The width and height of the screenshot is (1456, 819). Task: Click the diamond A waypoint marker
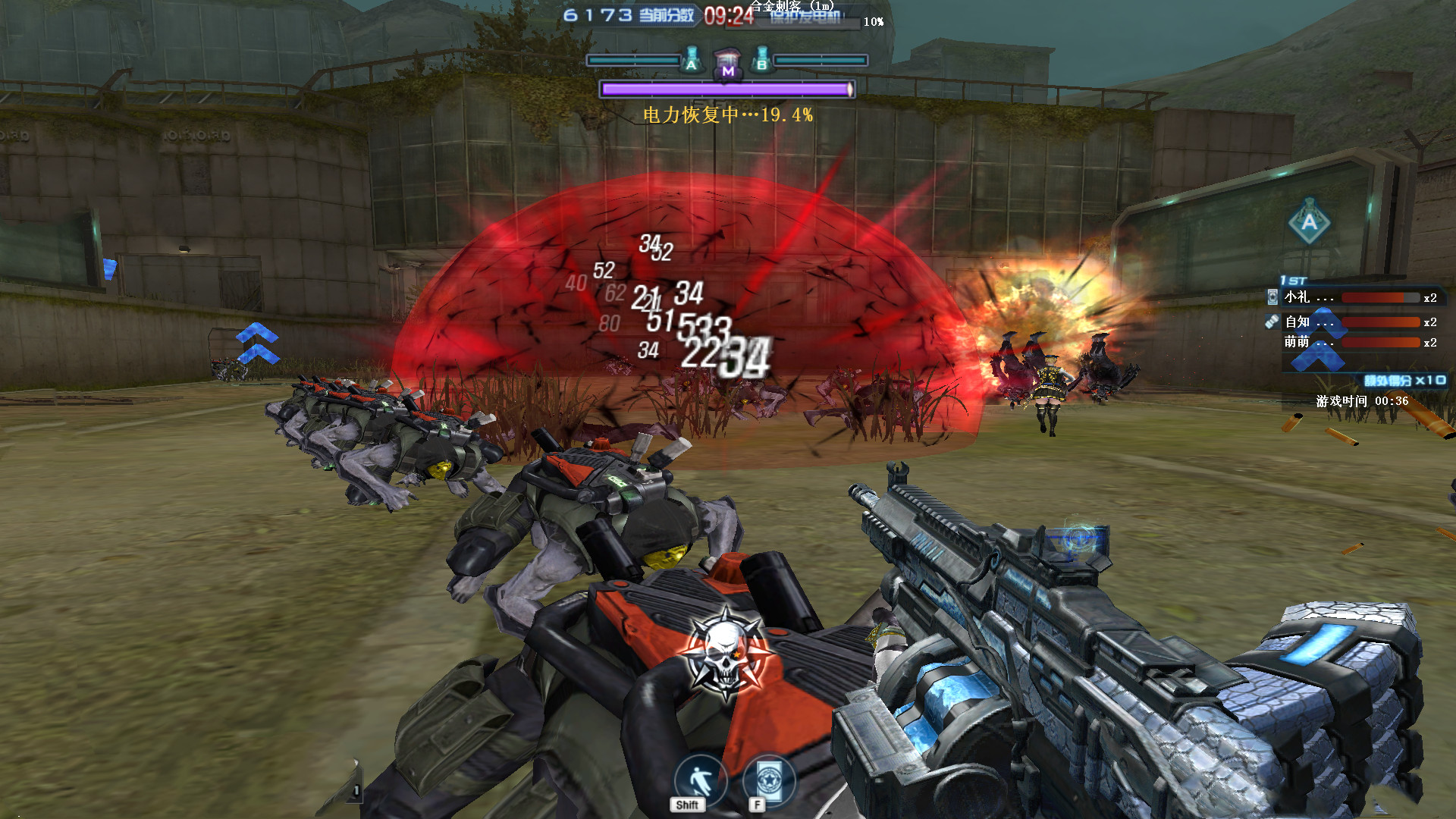click(1310, 221)
